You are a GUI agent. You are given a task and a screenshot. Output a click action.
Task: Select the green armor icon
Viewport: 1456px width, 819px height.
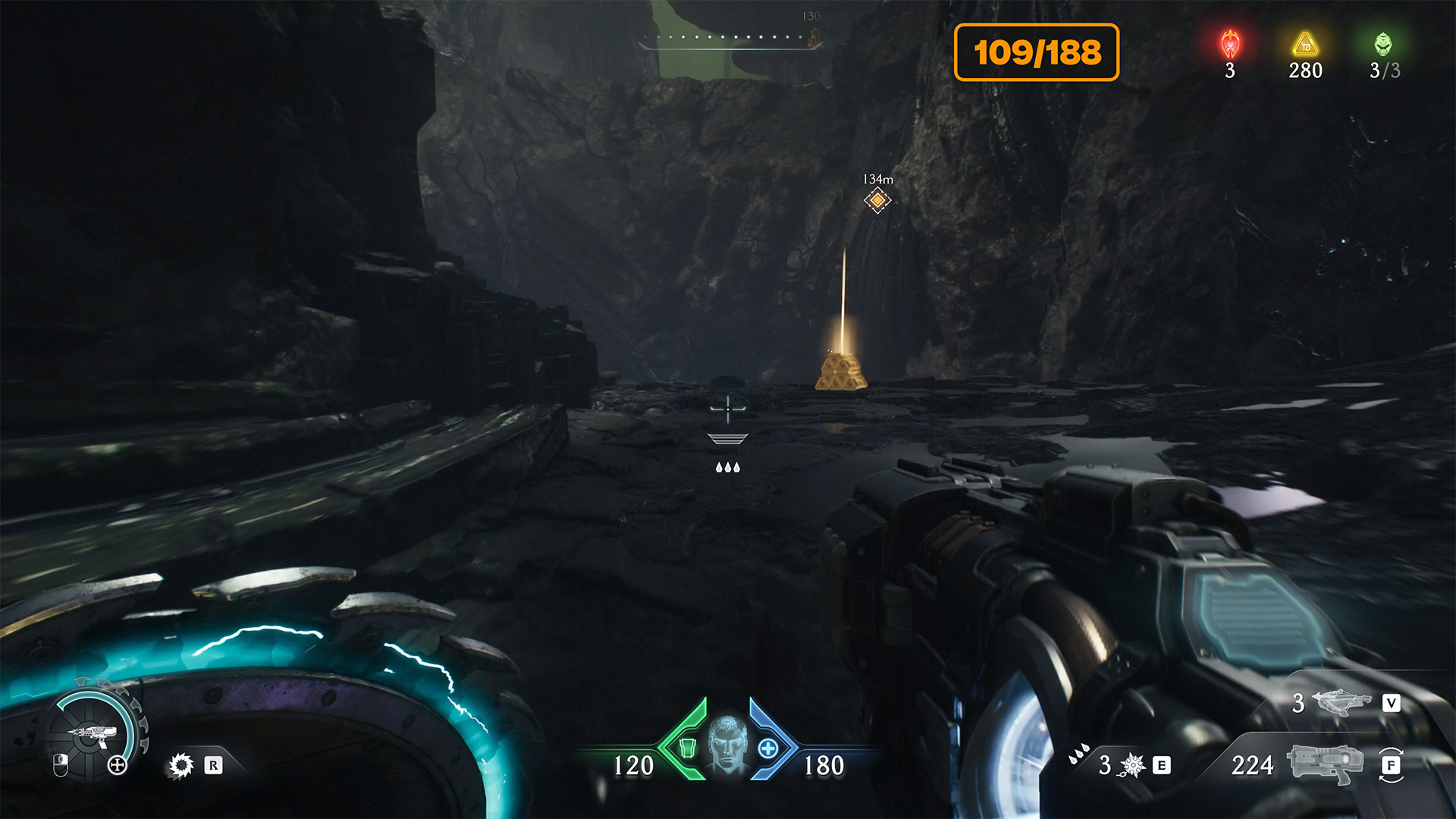687,748
